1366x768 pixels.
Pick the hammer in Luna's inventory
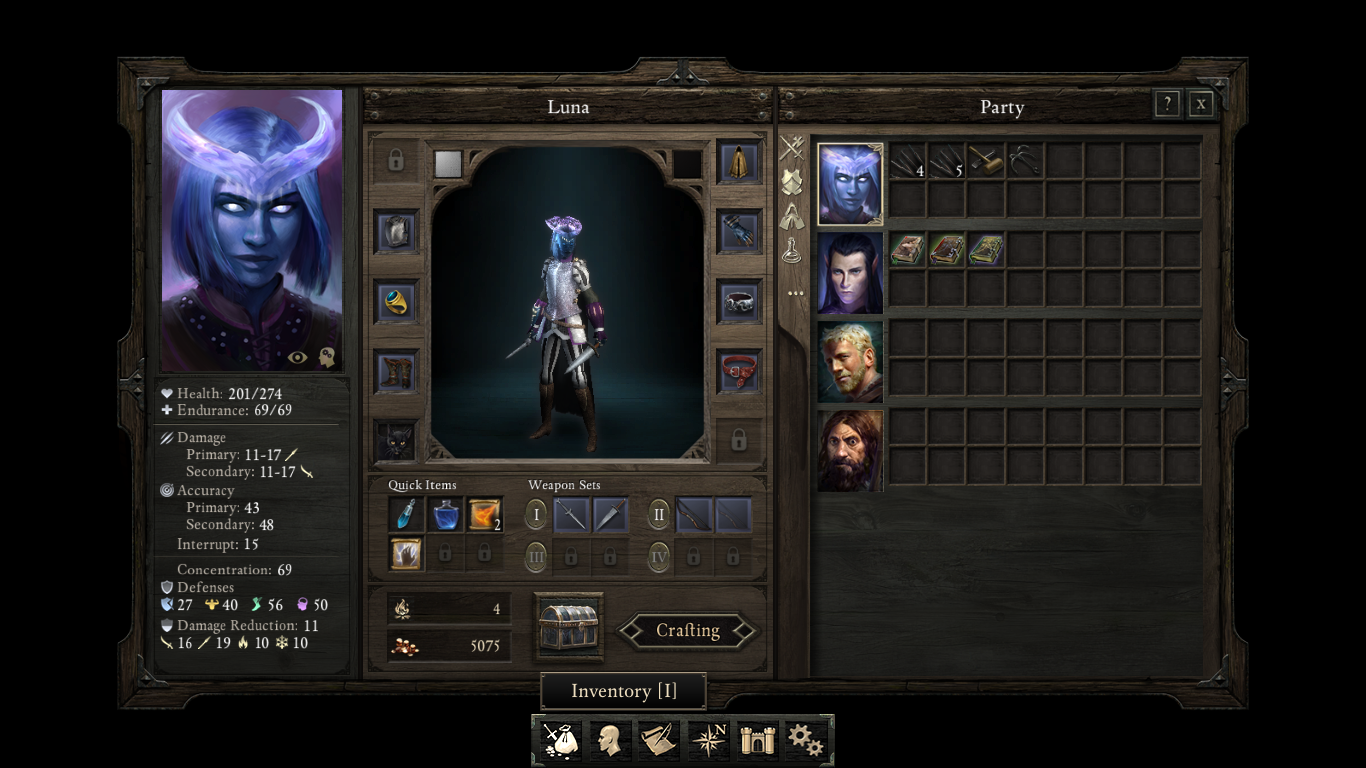[986, 161]
